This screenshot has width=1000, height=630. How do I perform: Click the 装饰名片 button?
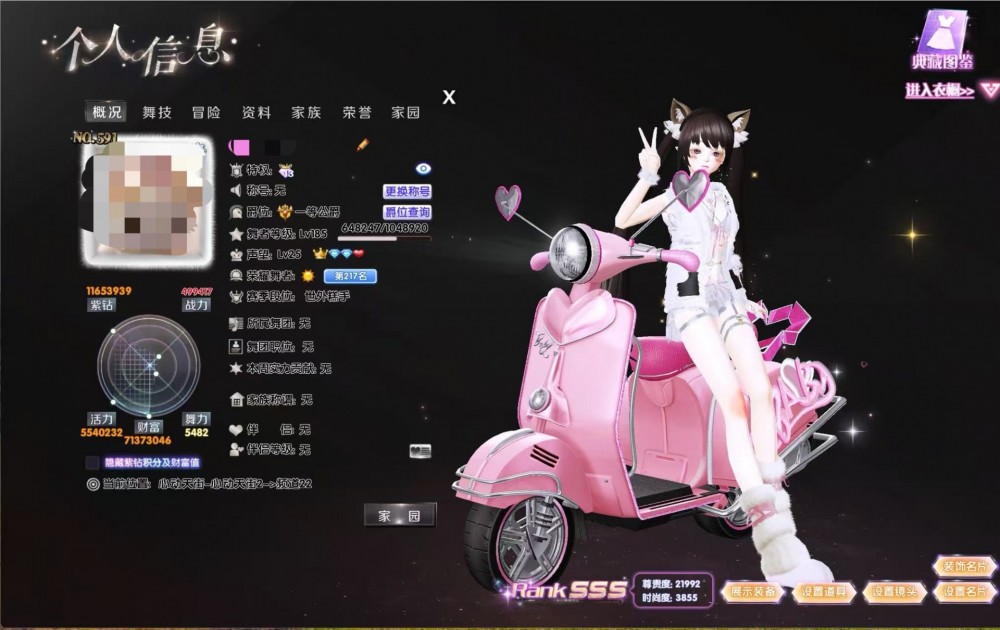pos(964,566)
